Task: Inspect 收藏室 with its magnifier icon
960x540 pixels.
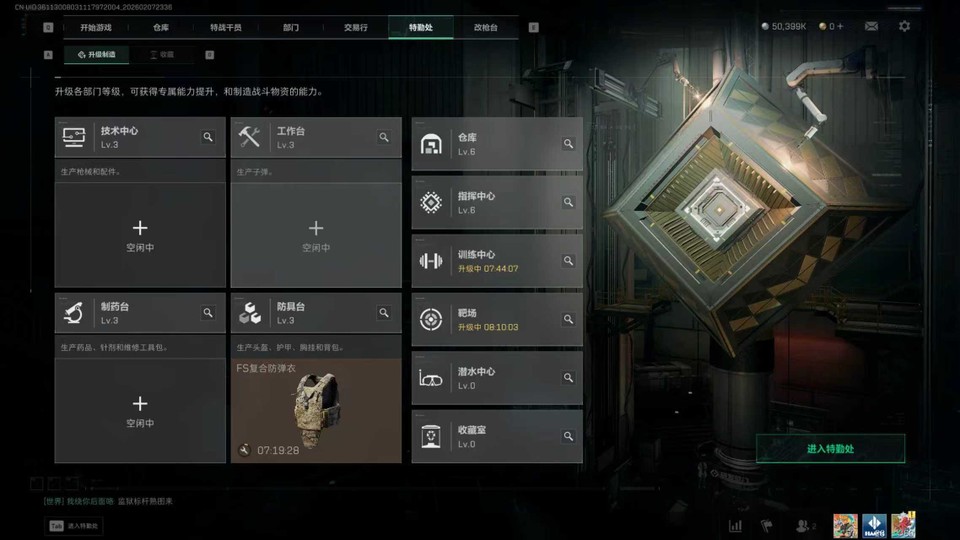Action: [x=568, y=436]
